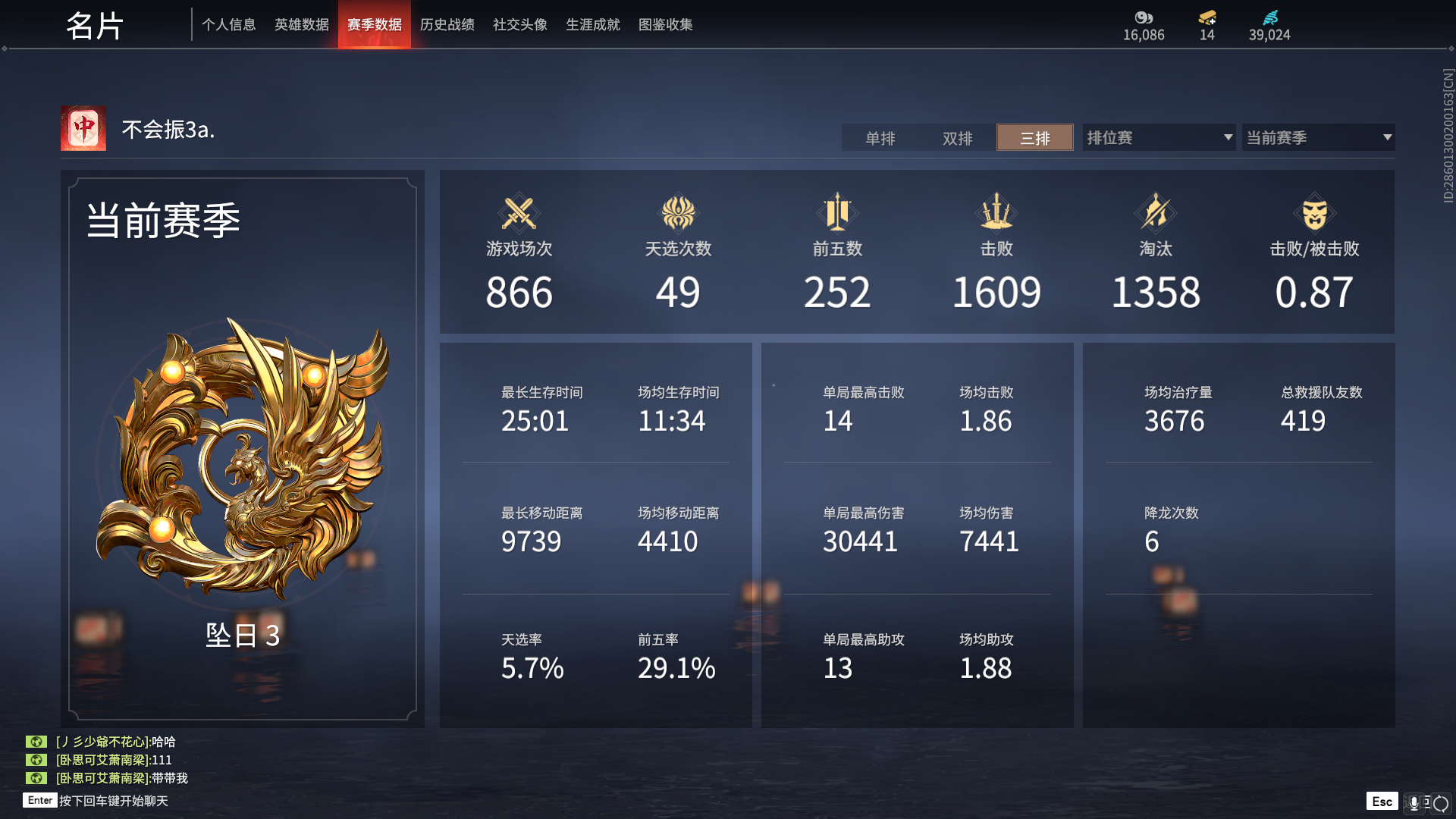This screenshot has width=1456, height=819.
Task: Click the gold ingot with plus icon
Action: click(1207, 17)
